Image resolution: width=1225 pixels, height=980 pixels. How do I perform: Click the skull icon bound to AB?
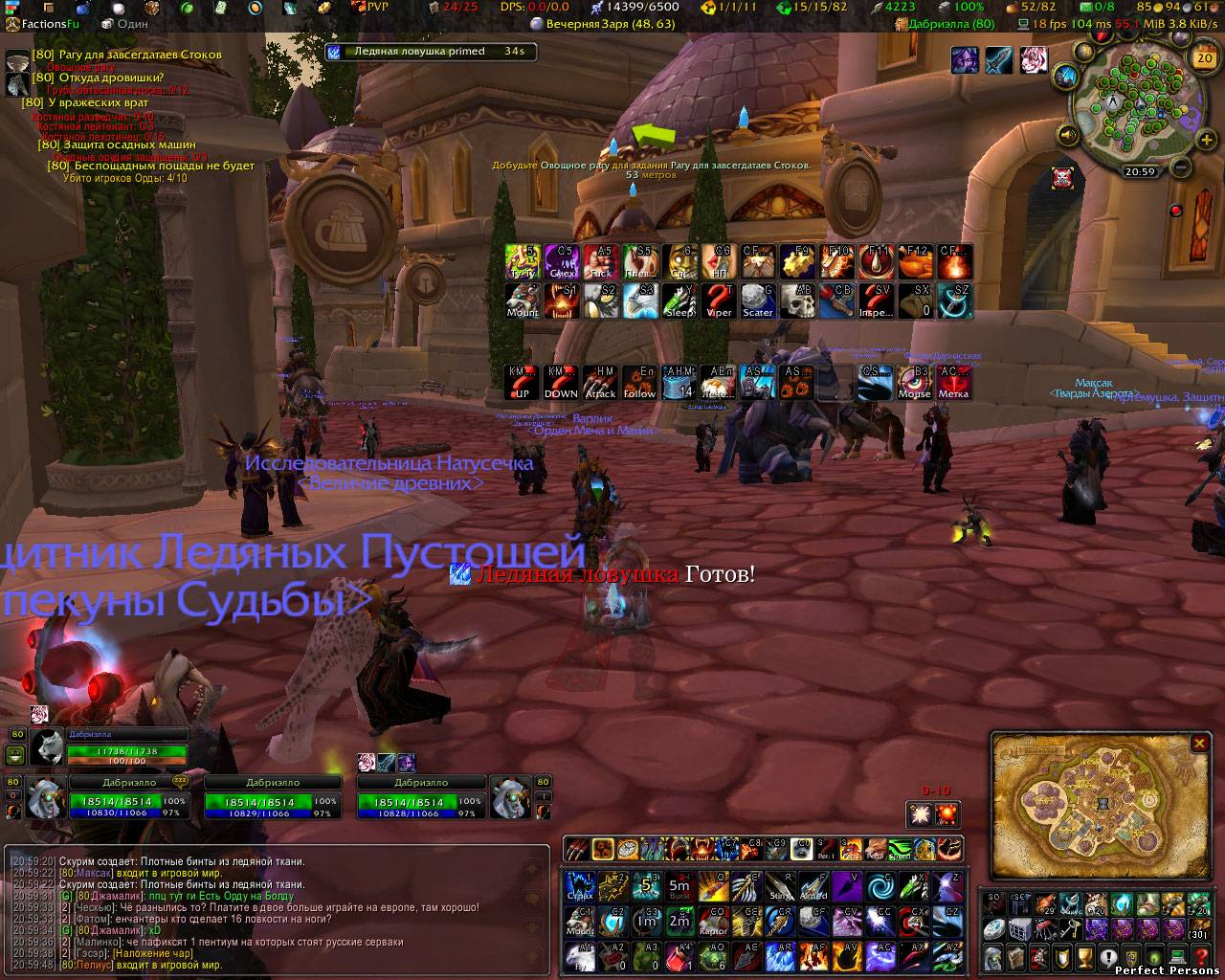797,301
